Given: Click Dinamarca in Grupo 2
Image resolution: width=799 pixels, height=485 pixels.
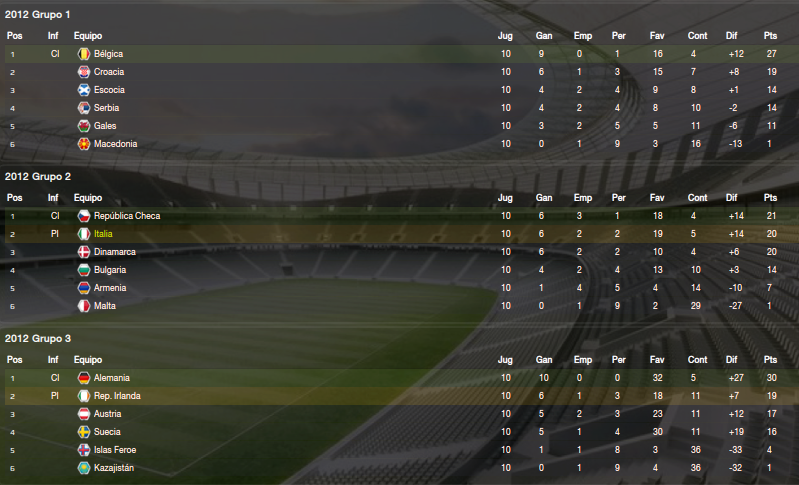Looking at the screenshot, I should 115,252.
